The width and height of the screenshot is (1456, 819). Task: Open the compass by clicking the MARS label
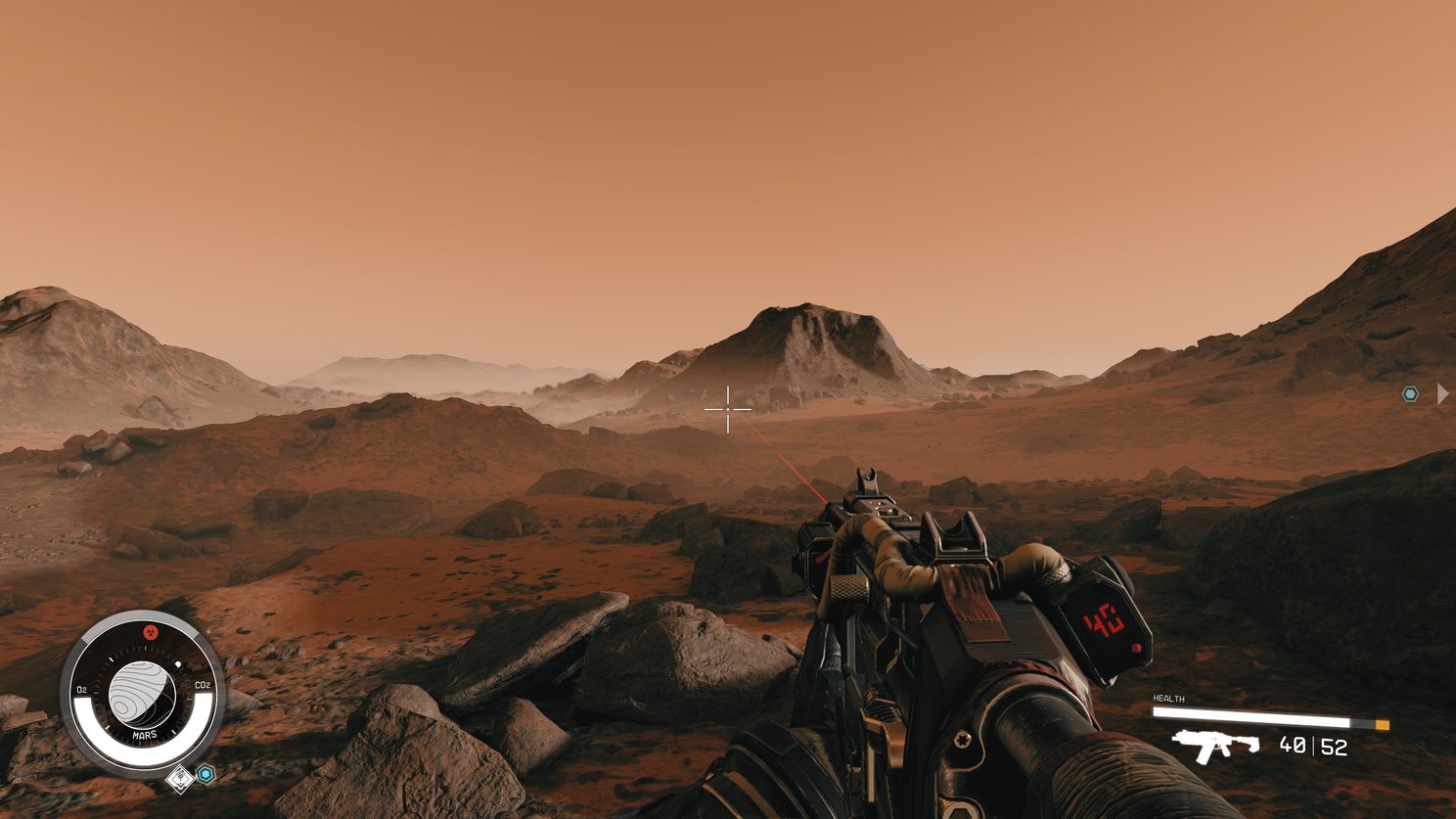pos(145,735)
